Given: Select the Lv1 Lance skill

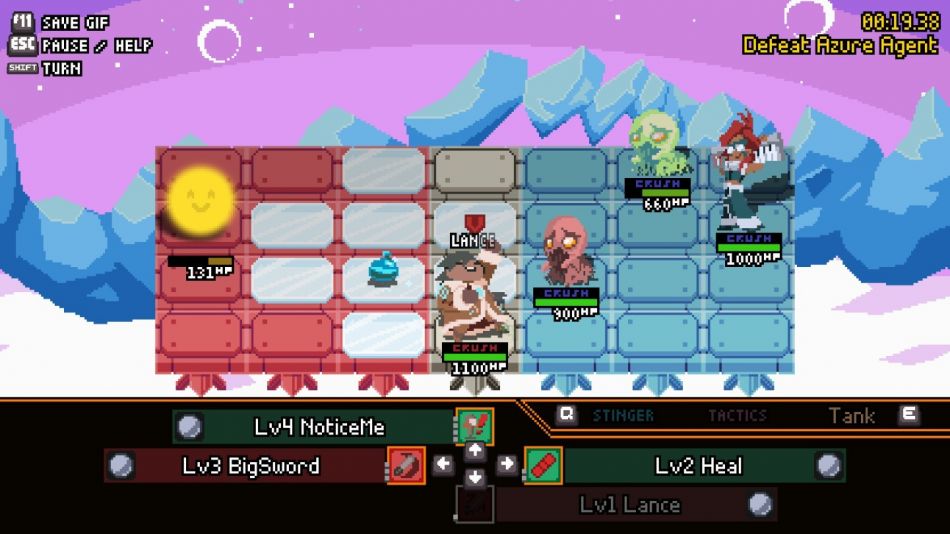Looking at the screenshot, I should 629,504.
